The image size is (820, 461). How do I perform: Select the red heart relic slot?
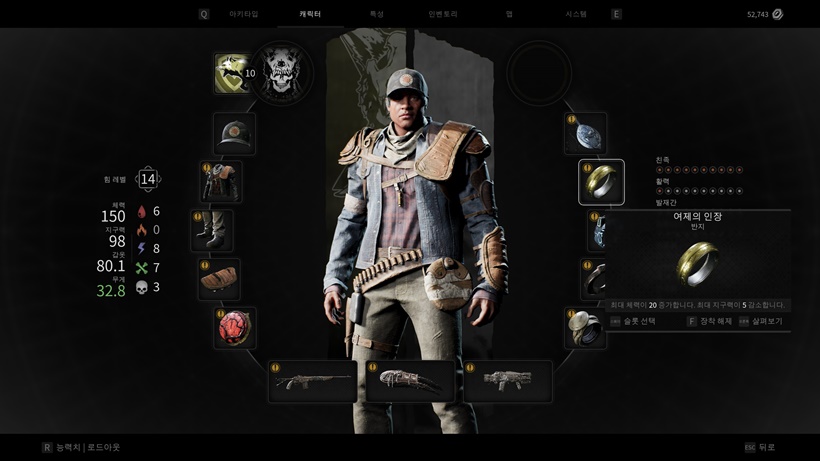[x=234, y=328]
